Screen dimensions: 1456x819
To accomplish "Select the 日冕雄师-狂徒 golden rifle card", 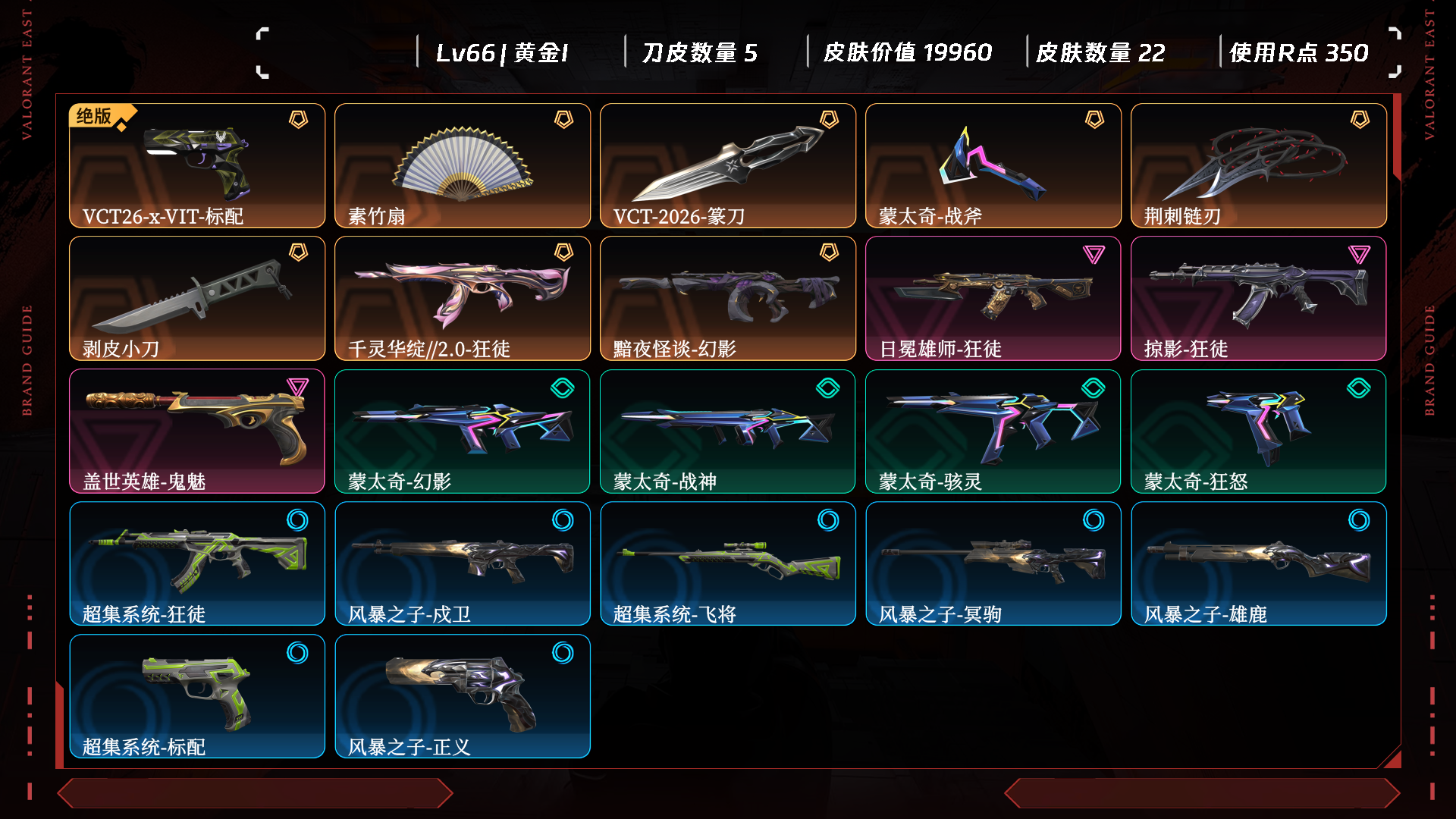I will coord(993,298).
